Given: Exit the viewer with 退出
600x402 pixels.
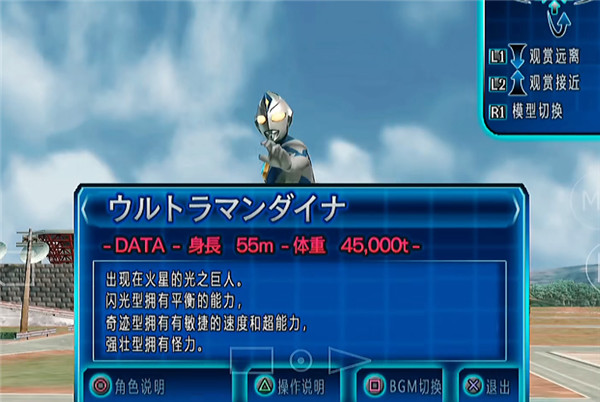Looking at the screenshot, I should coord(489,386).
